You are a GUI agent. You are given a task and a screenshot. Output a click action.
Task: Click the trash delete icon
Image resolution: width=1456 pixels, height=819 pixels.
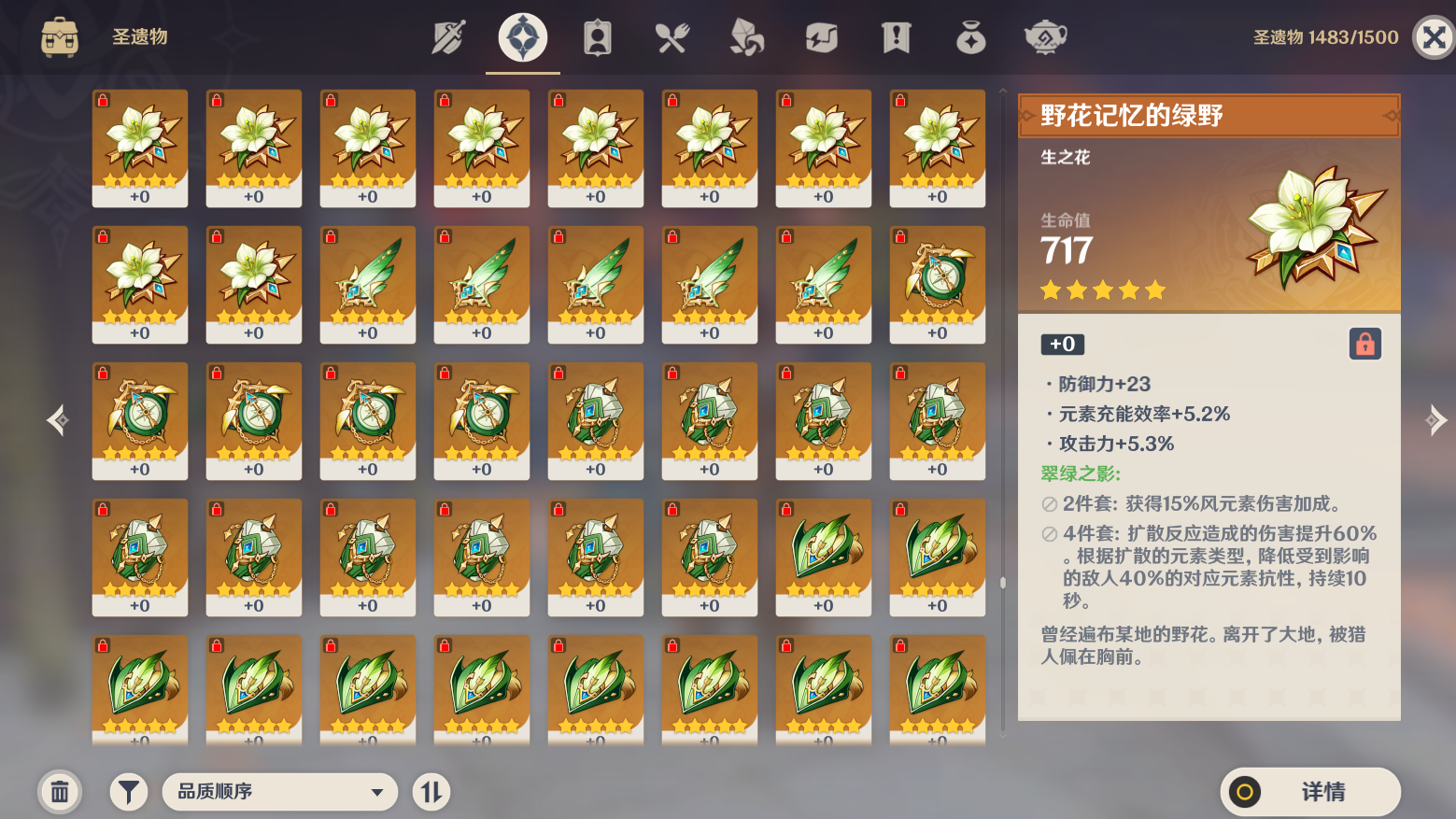pos(60,791)
